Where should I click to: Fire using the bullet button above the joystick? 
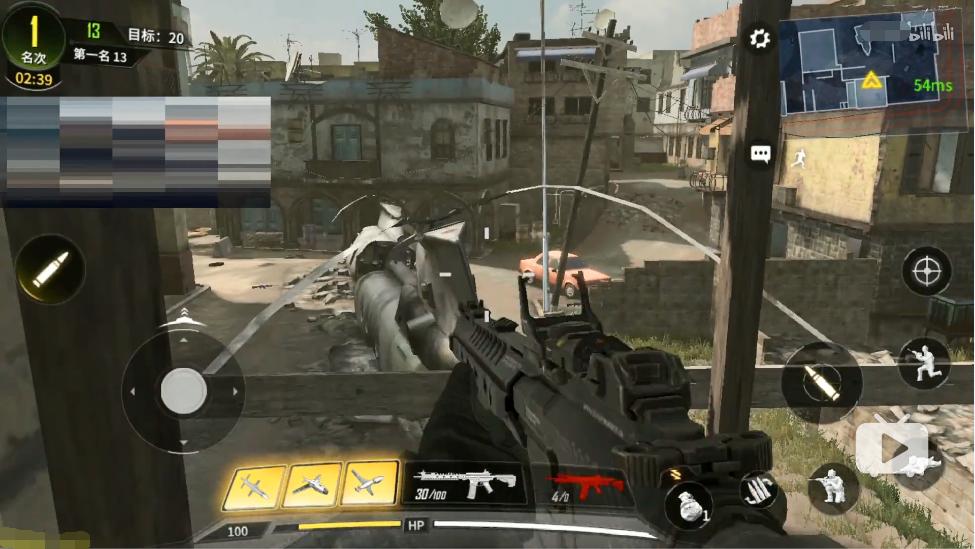tap(50, 269)
